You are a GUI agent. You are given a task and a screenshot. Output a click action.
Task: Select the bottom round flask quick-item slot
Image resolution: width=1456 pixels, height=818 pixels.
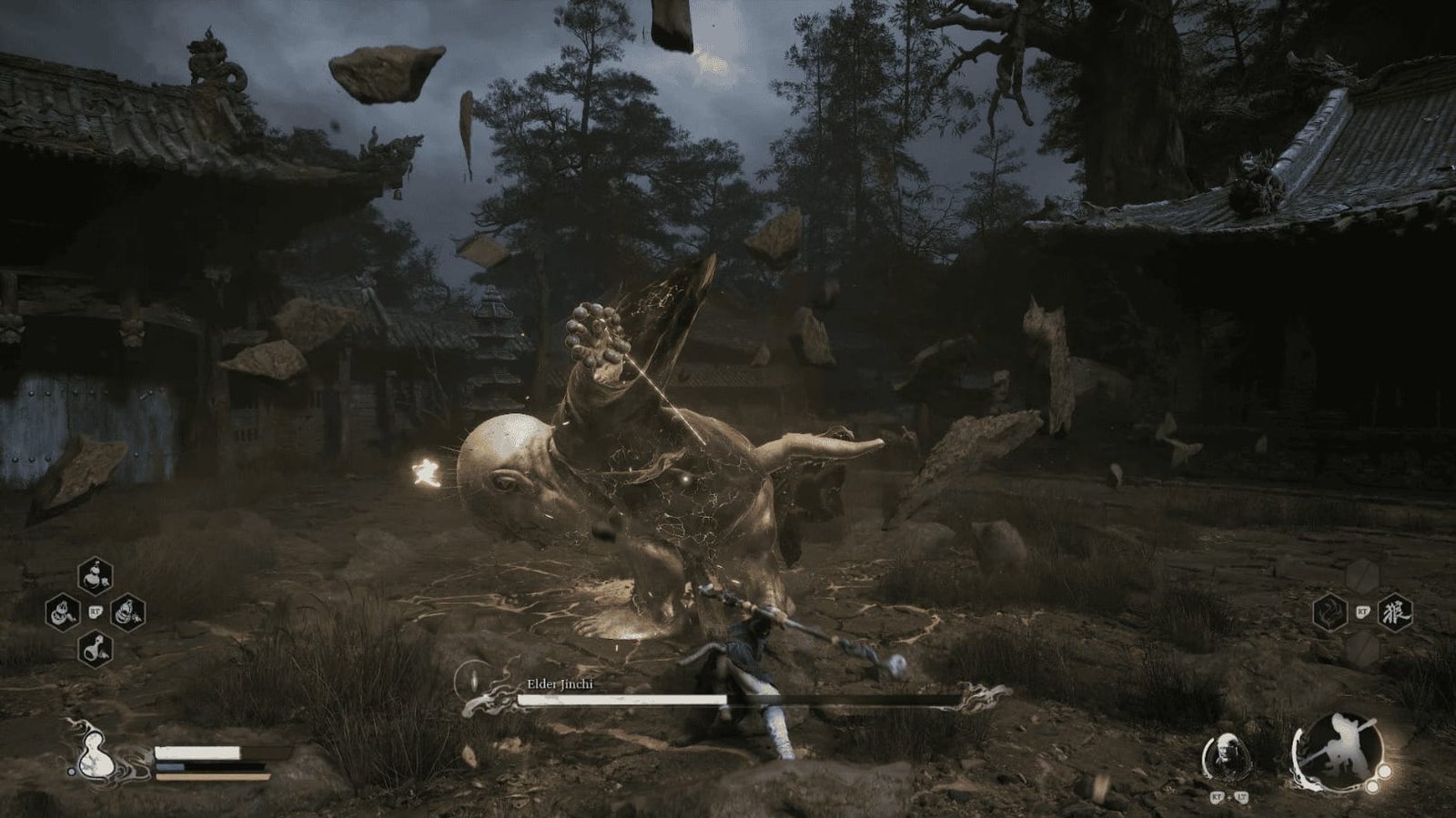pos(95,648)
